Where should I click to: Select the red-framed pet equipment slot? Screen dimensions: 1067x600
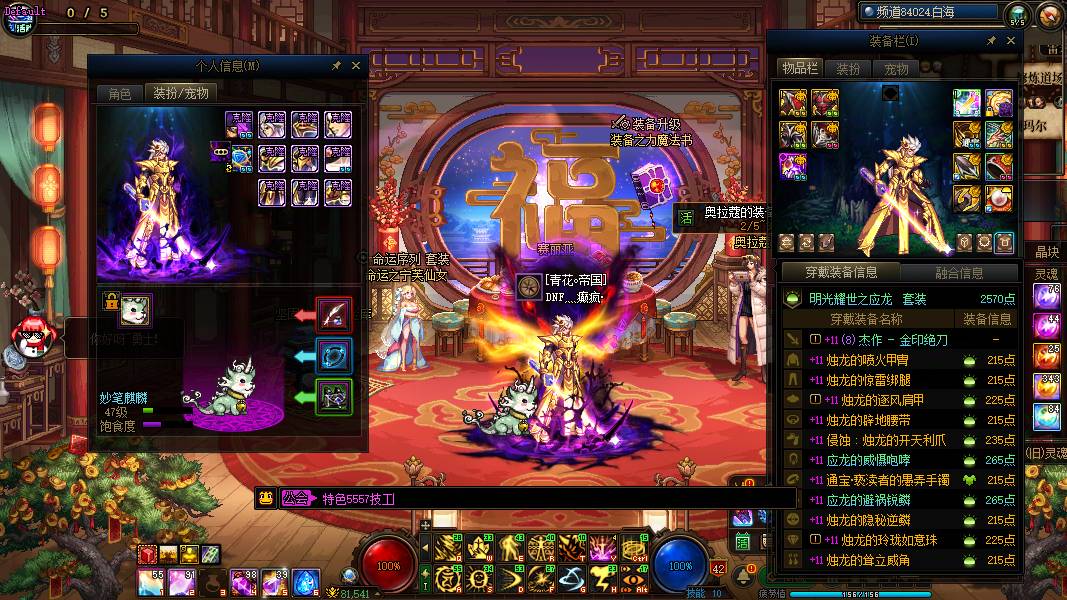333,314
